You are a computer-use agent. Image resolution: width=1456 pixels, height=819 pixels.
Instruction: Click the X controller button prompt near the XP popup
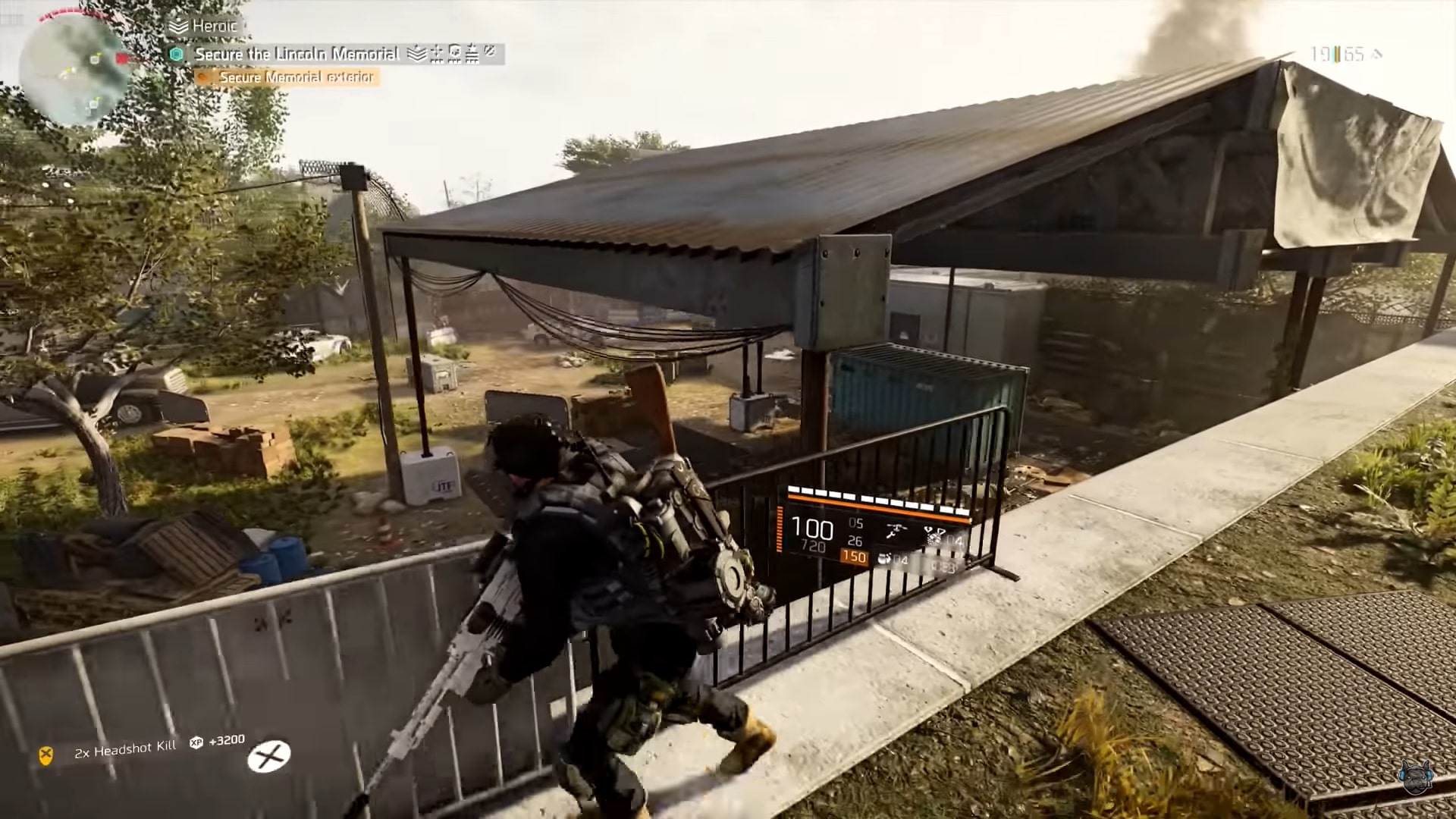click(271, 755)
